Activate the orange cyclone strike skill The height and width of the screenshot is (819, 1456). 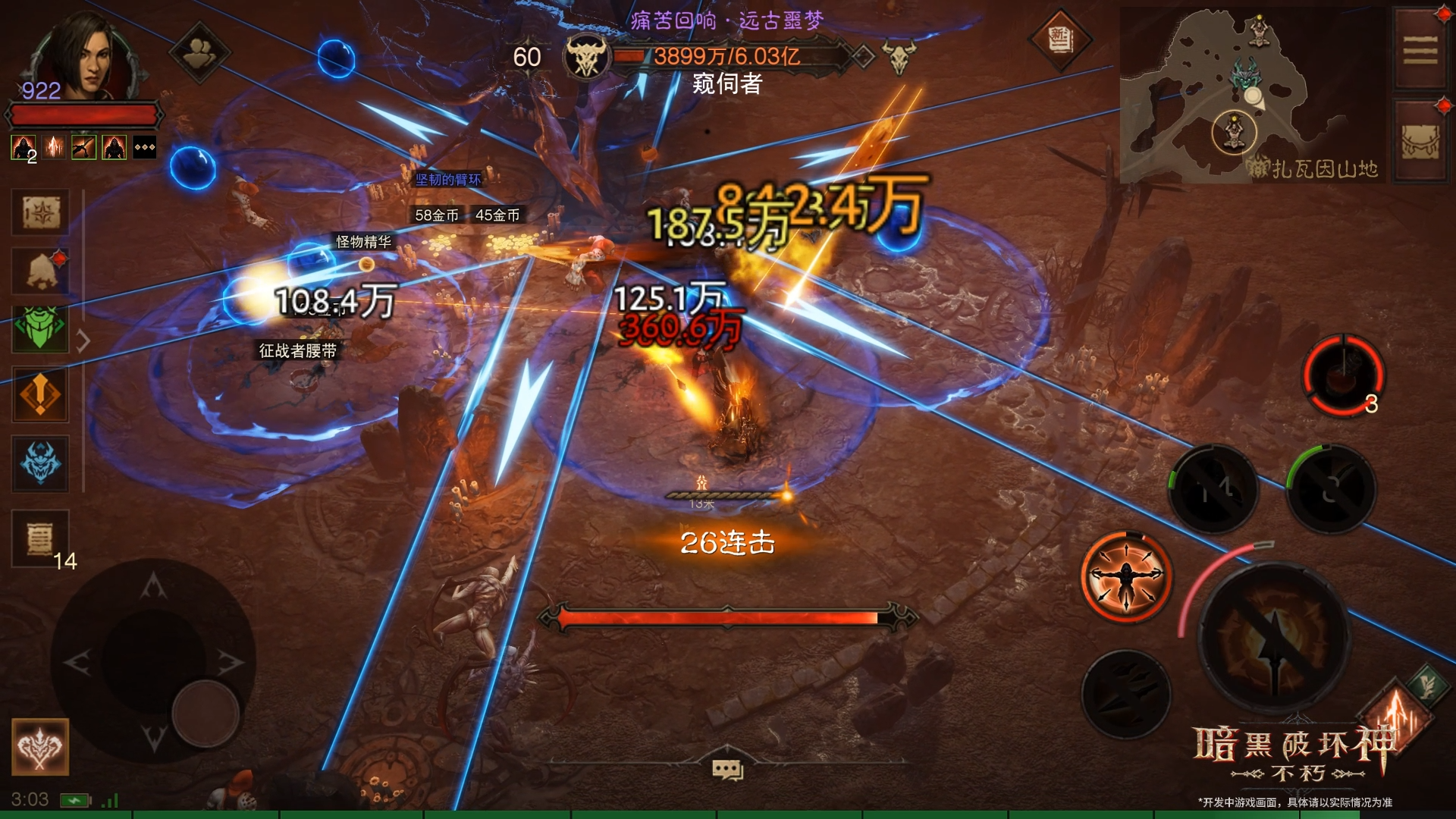(x=1129, y=575)
